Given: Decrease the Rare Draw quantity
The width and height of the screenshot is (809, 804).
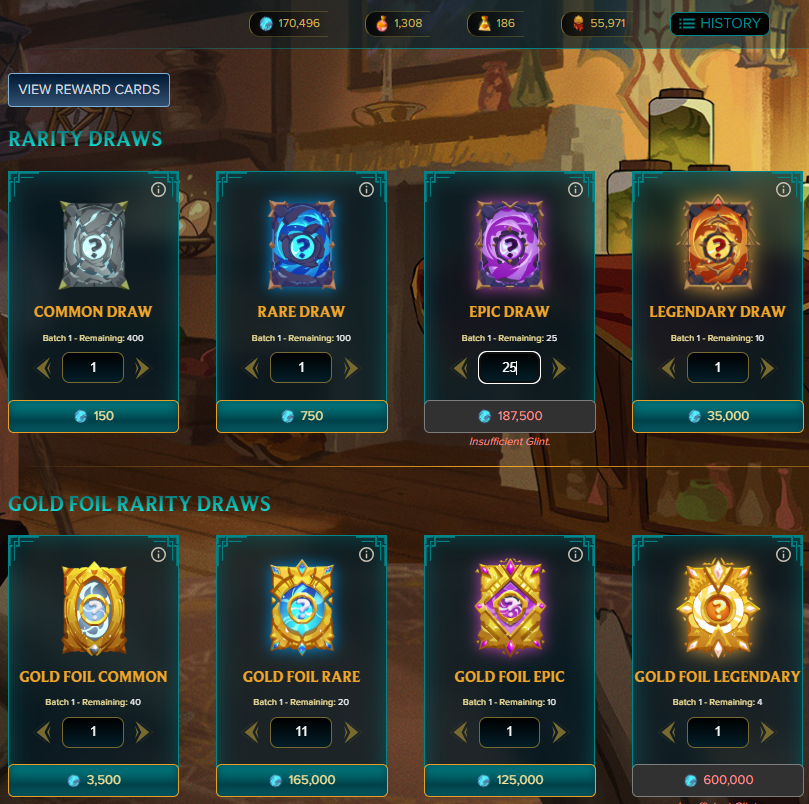Looking at the screenshot, I should [252, 368].
